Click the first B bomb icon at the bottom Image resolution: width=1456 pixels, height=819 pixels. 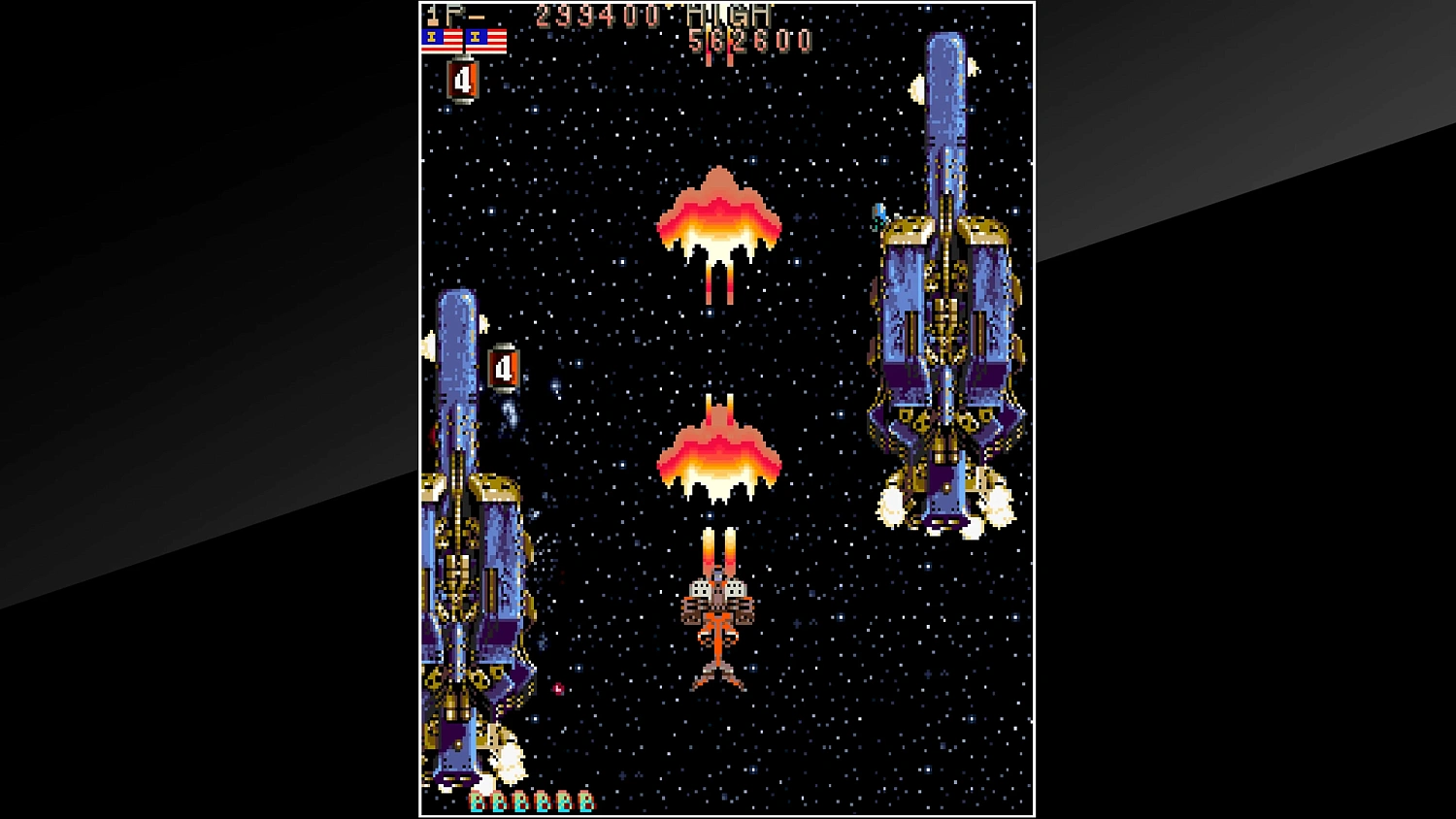click(477, 802)
